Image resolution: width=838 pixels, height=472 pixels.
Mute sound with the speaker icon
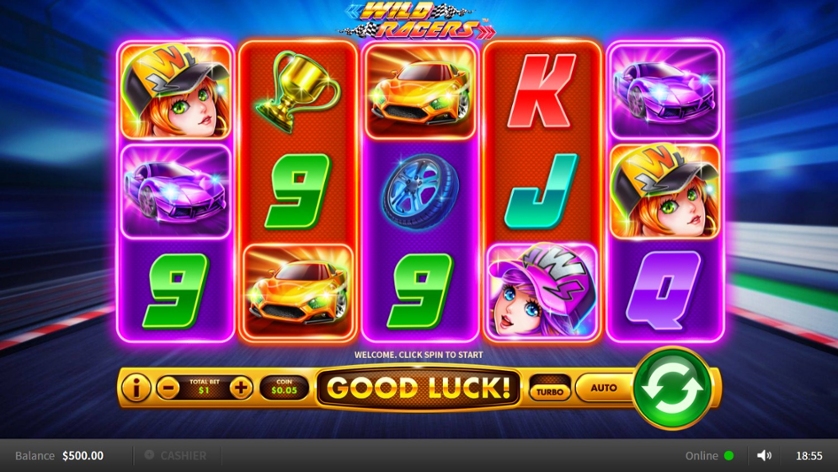[764, 456]
